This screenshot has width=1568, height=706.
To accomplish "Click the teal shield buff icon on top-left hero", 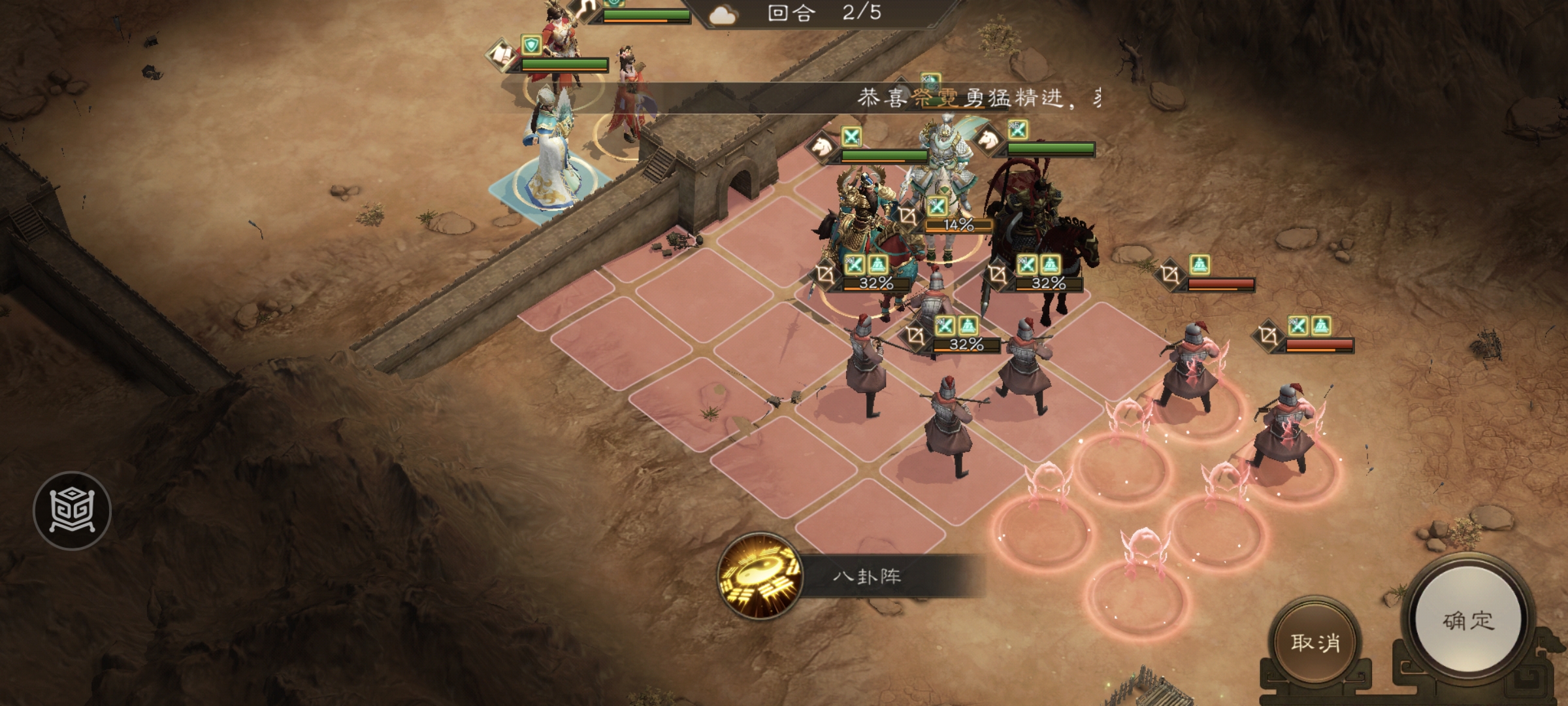I will 531,46.
